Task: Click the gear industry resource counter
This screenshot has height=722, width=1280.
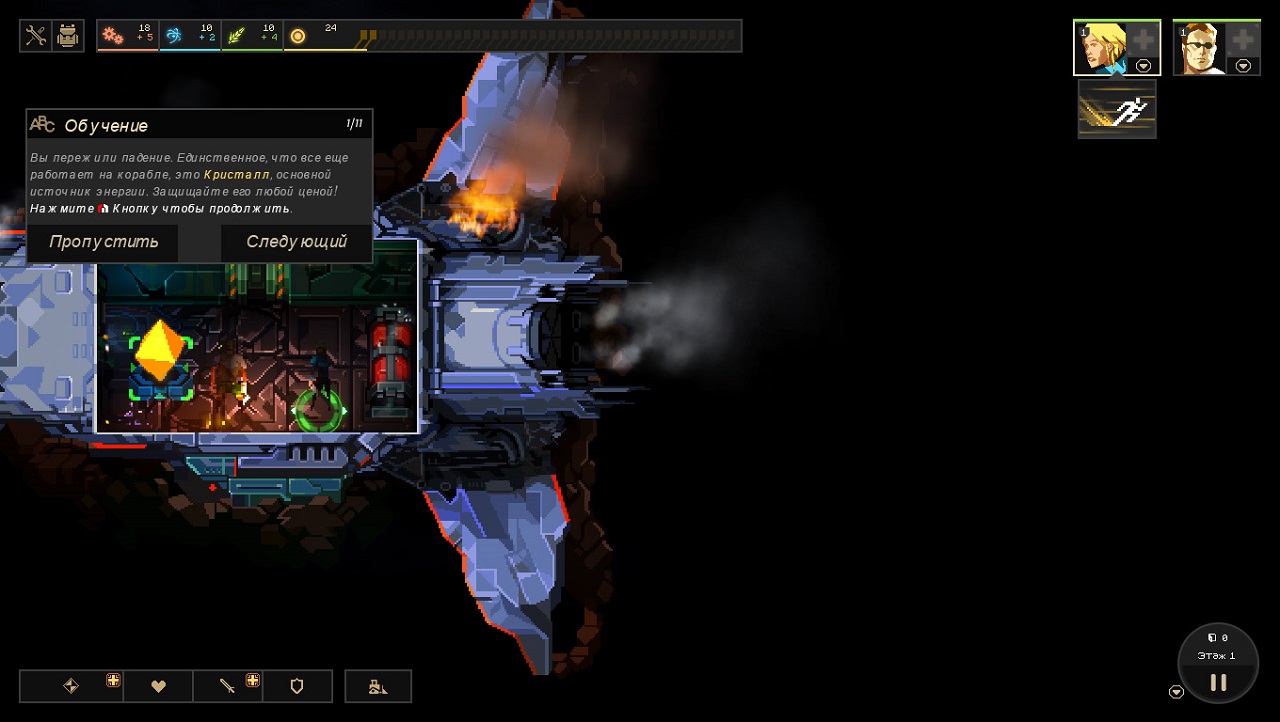Action: click(x=128, y=36)
